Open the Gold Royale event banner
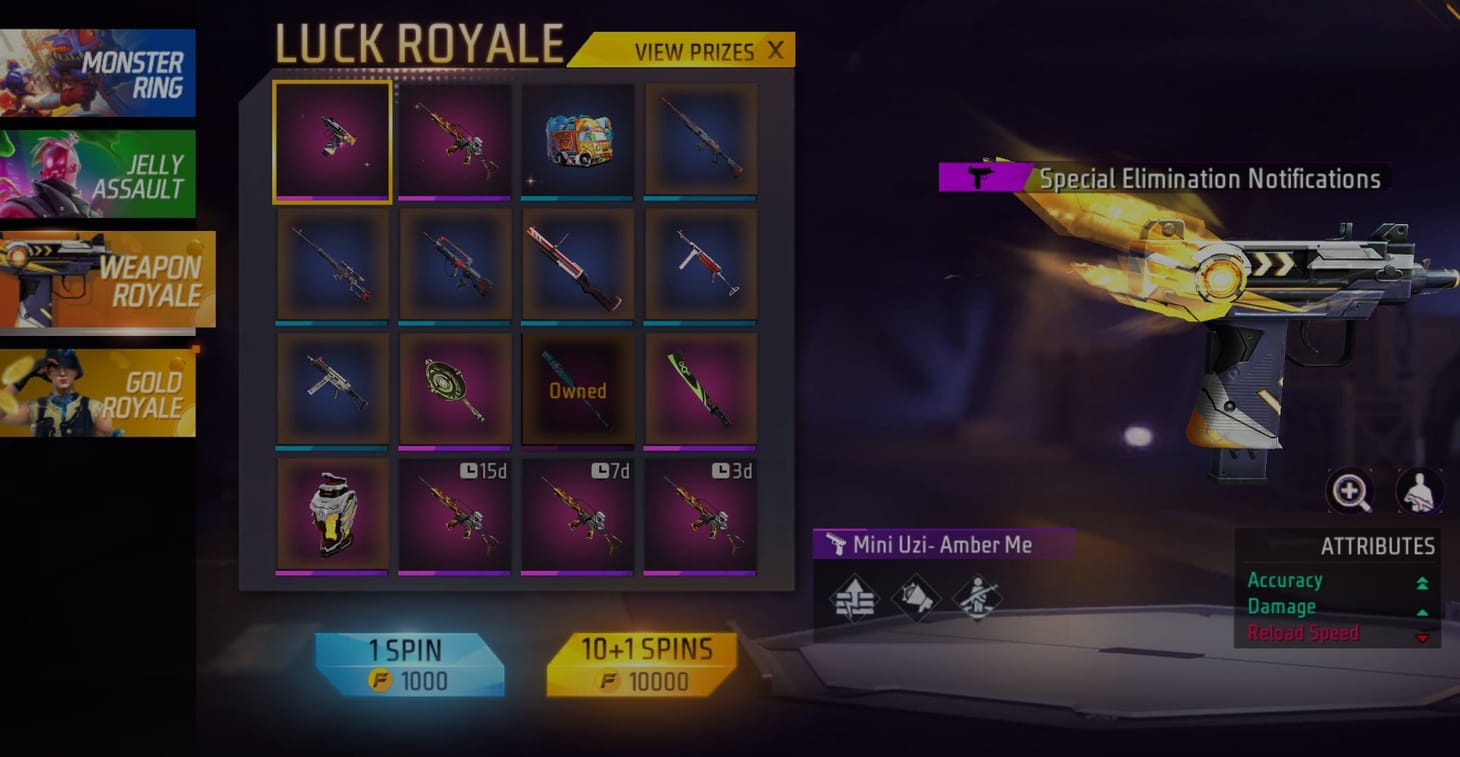Screen dimensions: 1460x757 (100, 389)
